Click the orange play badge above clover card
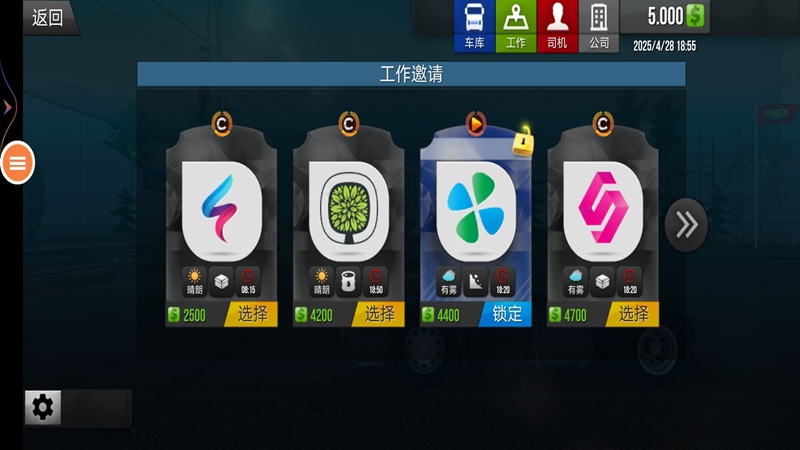 pos(476,125)
